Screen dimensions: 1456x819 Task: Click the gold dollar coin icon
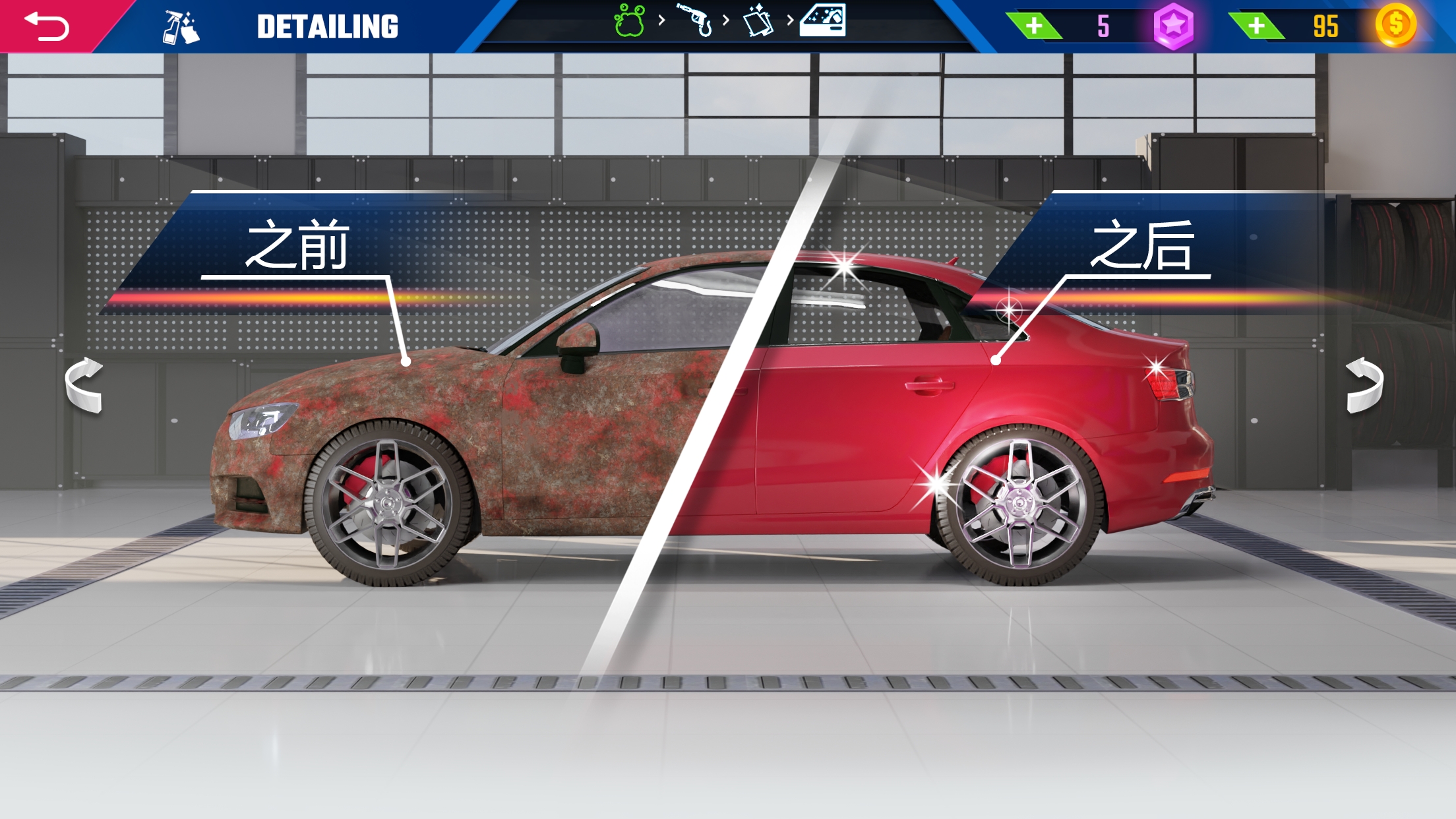1395,25
